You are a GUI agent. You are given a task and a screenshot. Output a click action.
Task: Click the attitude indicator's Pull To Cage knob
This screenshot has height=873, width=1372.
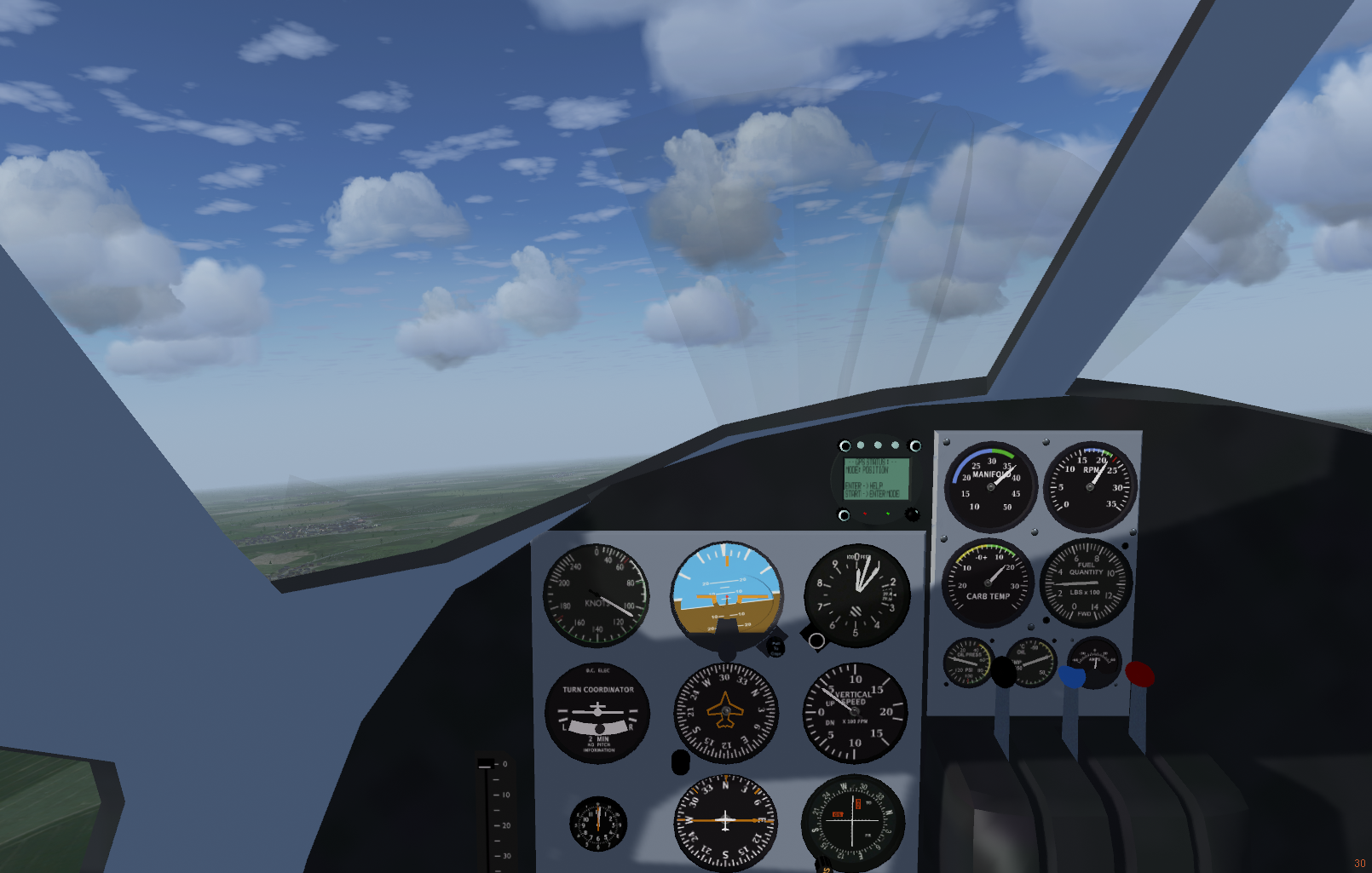pyautogui.click(x=775, y=646)
